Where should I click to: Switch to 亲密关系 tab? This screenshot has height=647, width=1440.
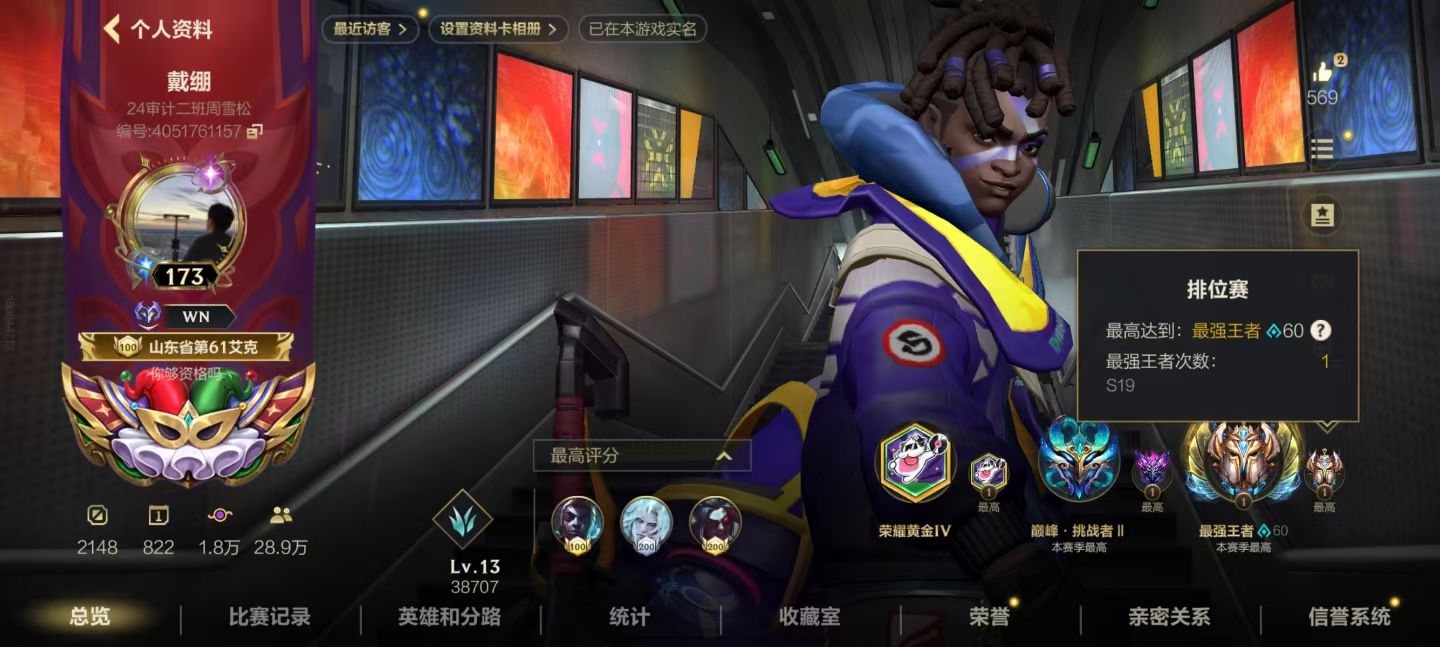(1169, 617)
